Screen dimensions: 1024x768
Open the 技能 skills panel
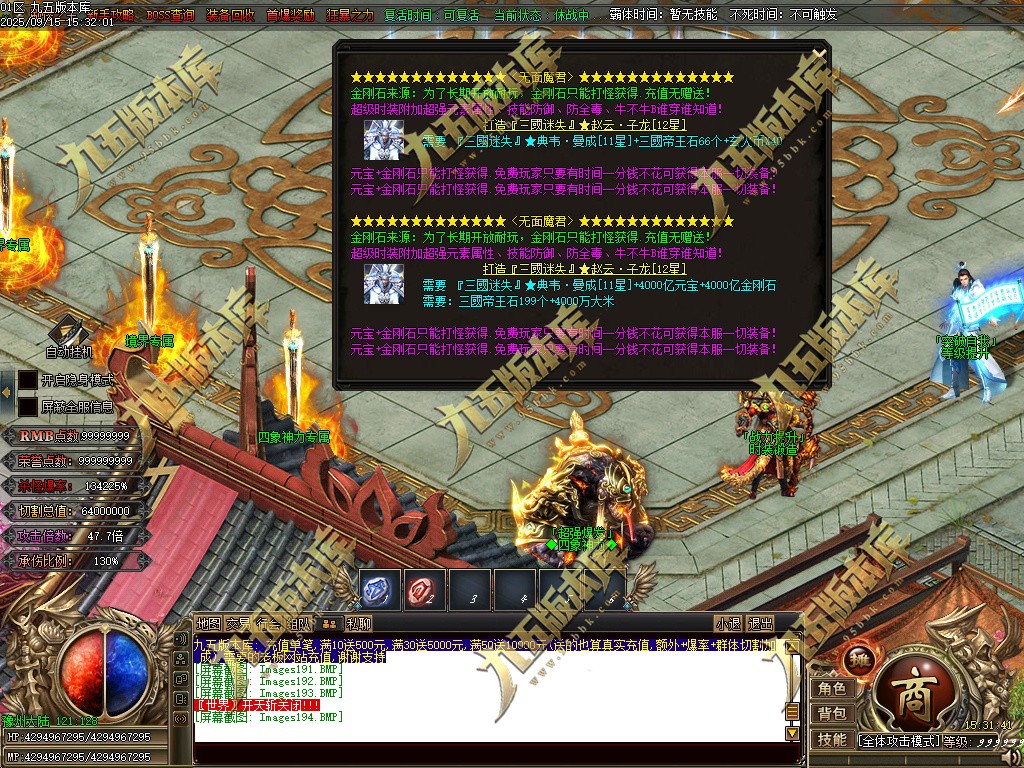coord(831,740)
